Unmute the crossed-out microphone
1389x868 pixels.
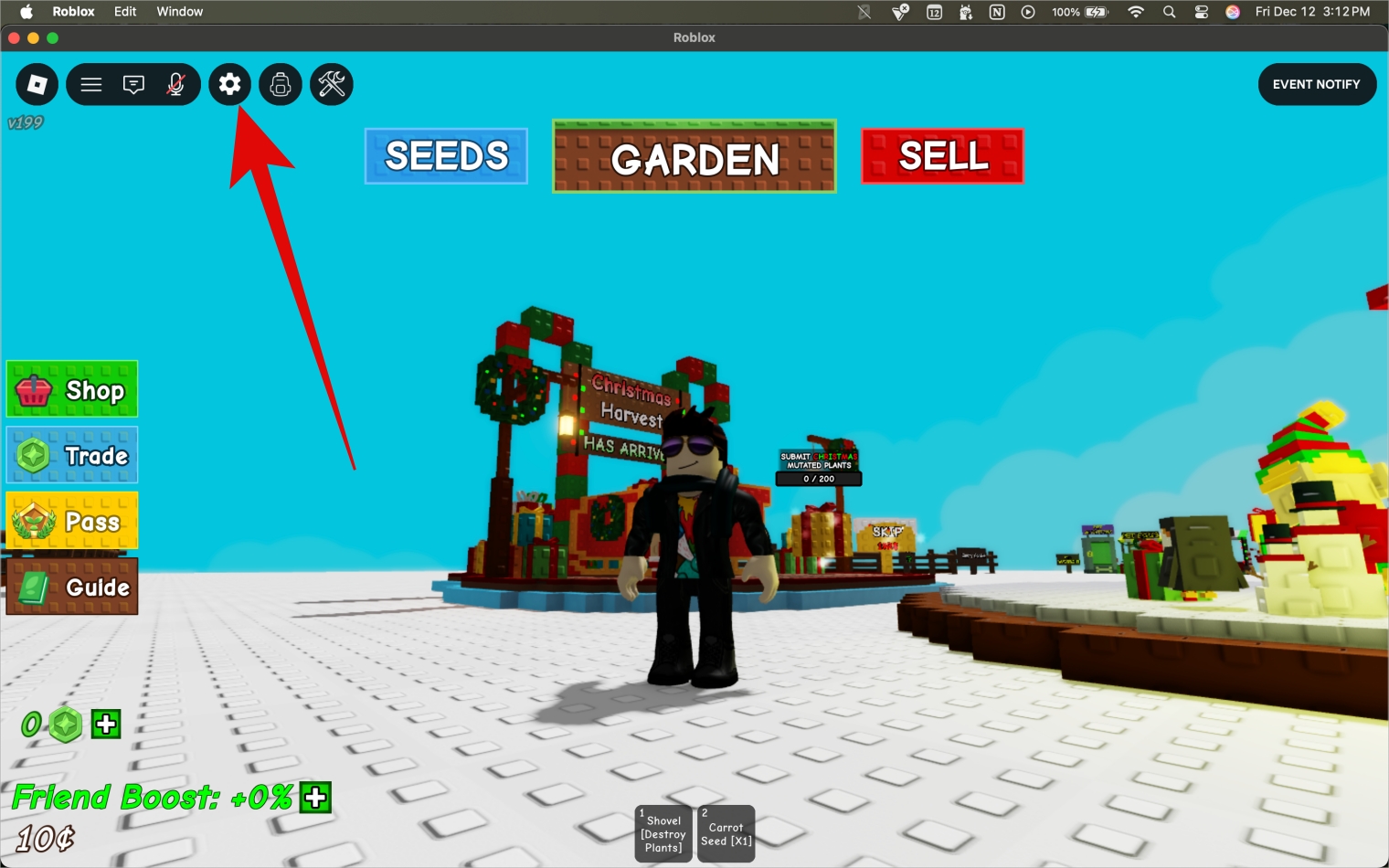175,84
